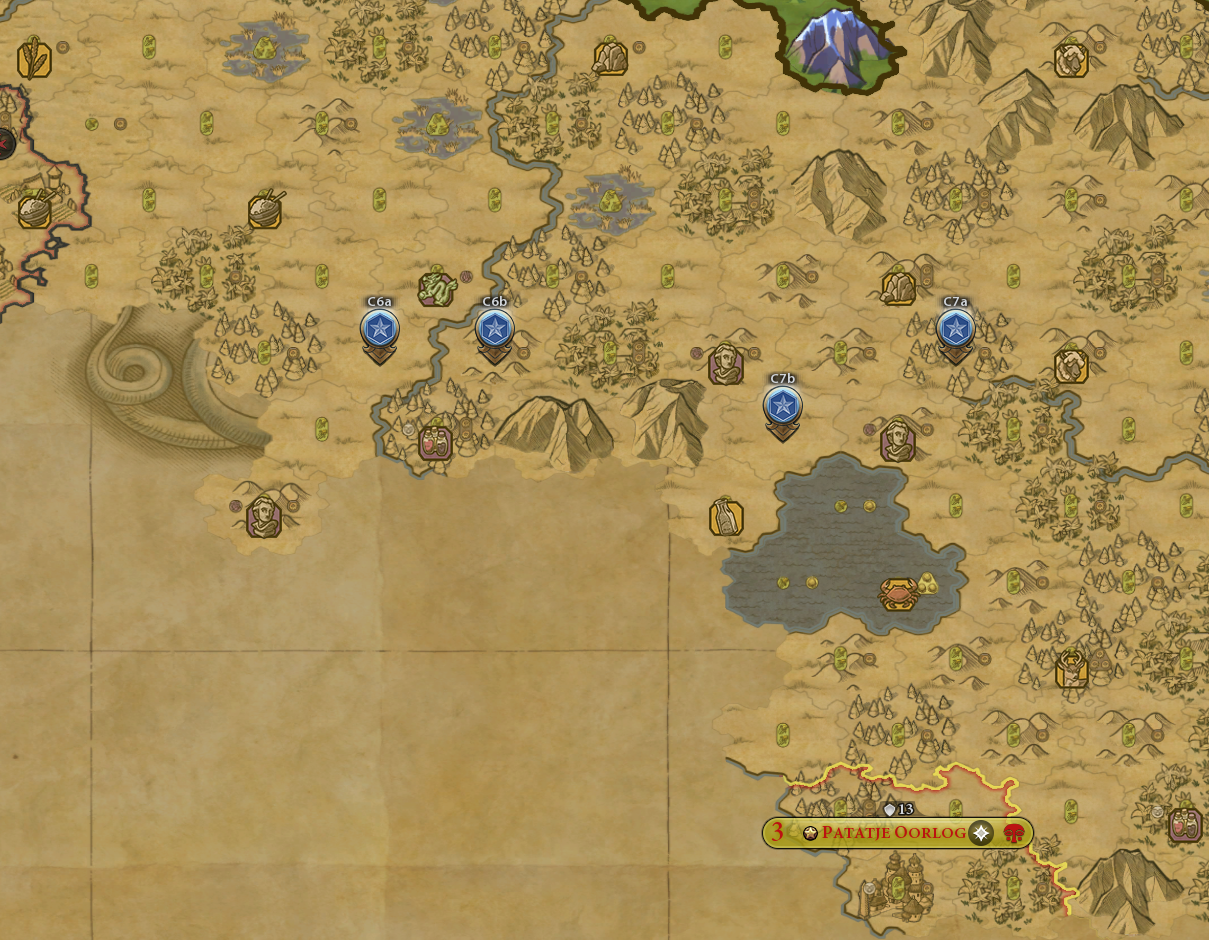The image size is (1209, 940).
Task: Select the Patatje Oorlog city banner
Action: 893,833
